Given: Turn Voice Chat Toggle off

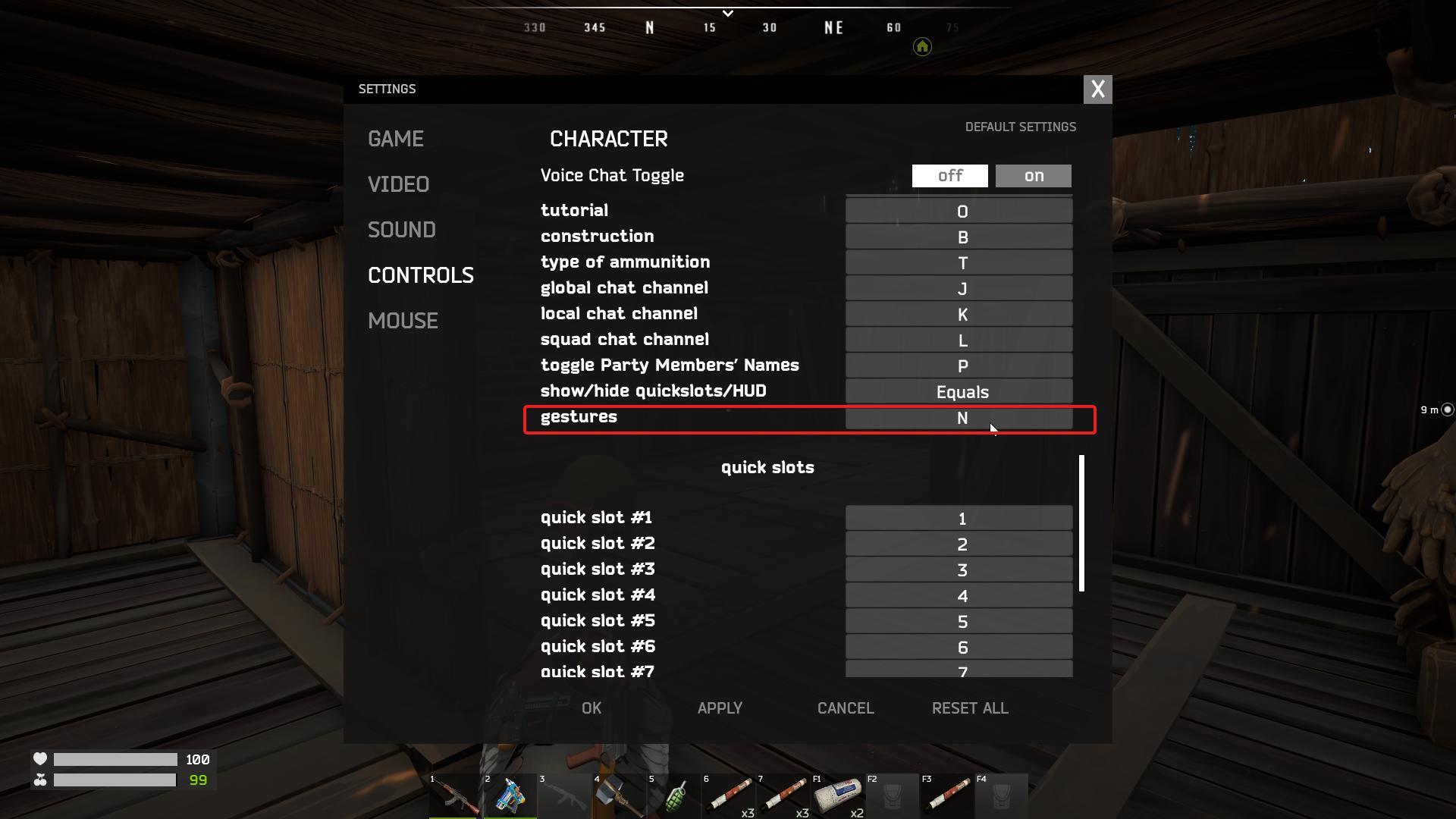Looking at the screenshot, I should [x=949, y=175].
